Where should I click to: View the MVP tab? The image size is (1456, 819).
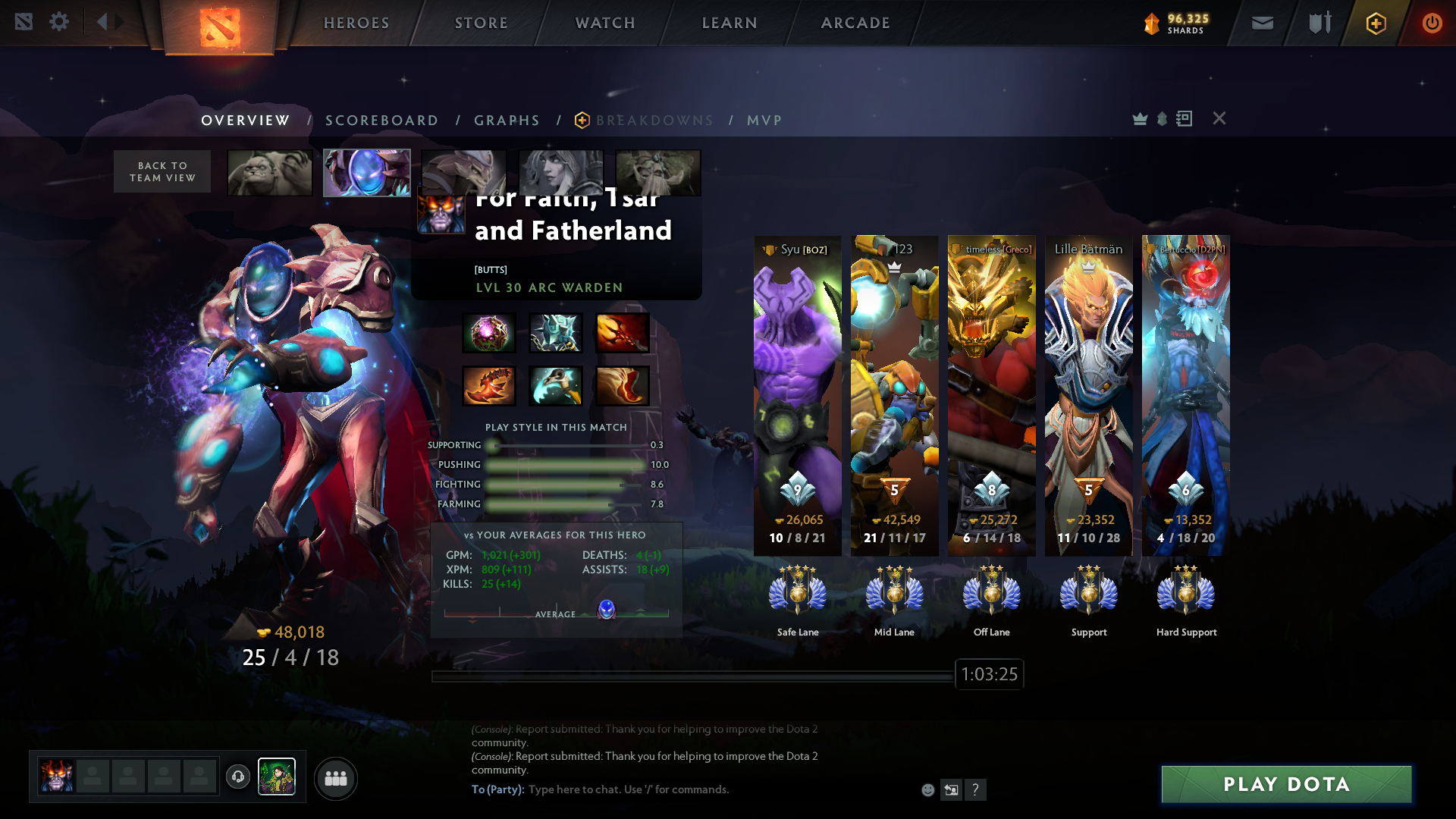[x=764, y=121]
